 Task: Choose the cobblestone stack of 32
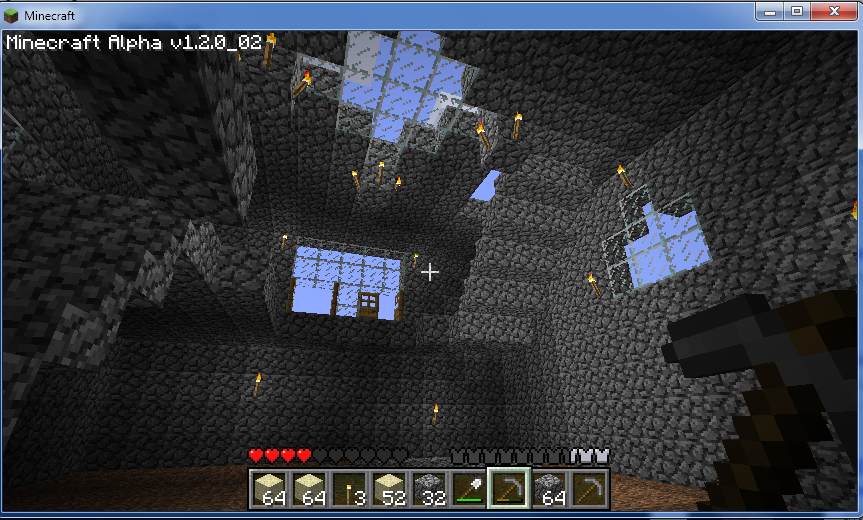[x=428, y=488]
